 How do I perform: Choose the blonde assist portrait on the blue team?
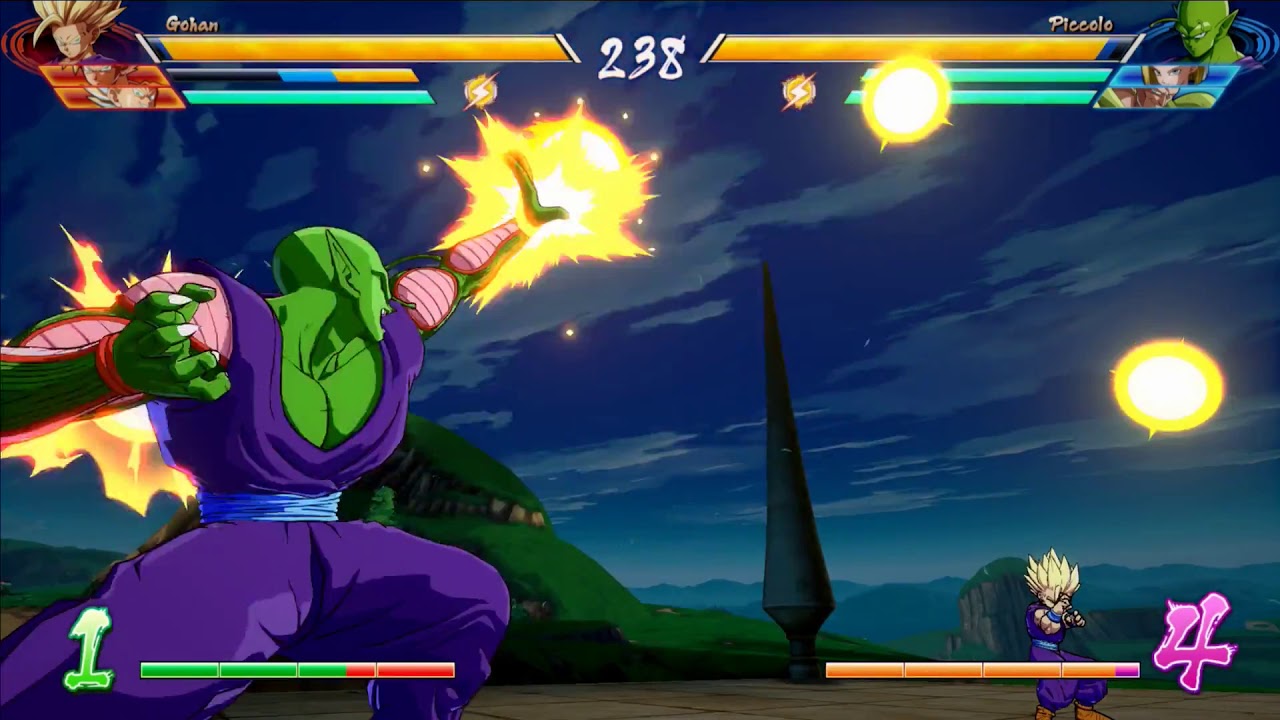[x=1170, y=76]
